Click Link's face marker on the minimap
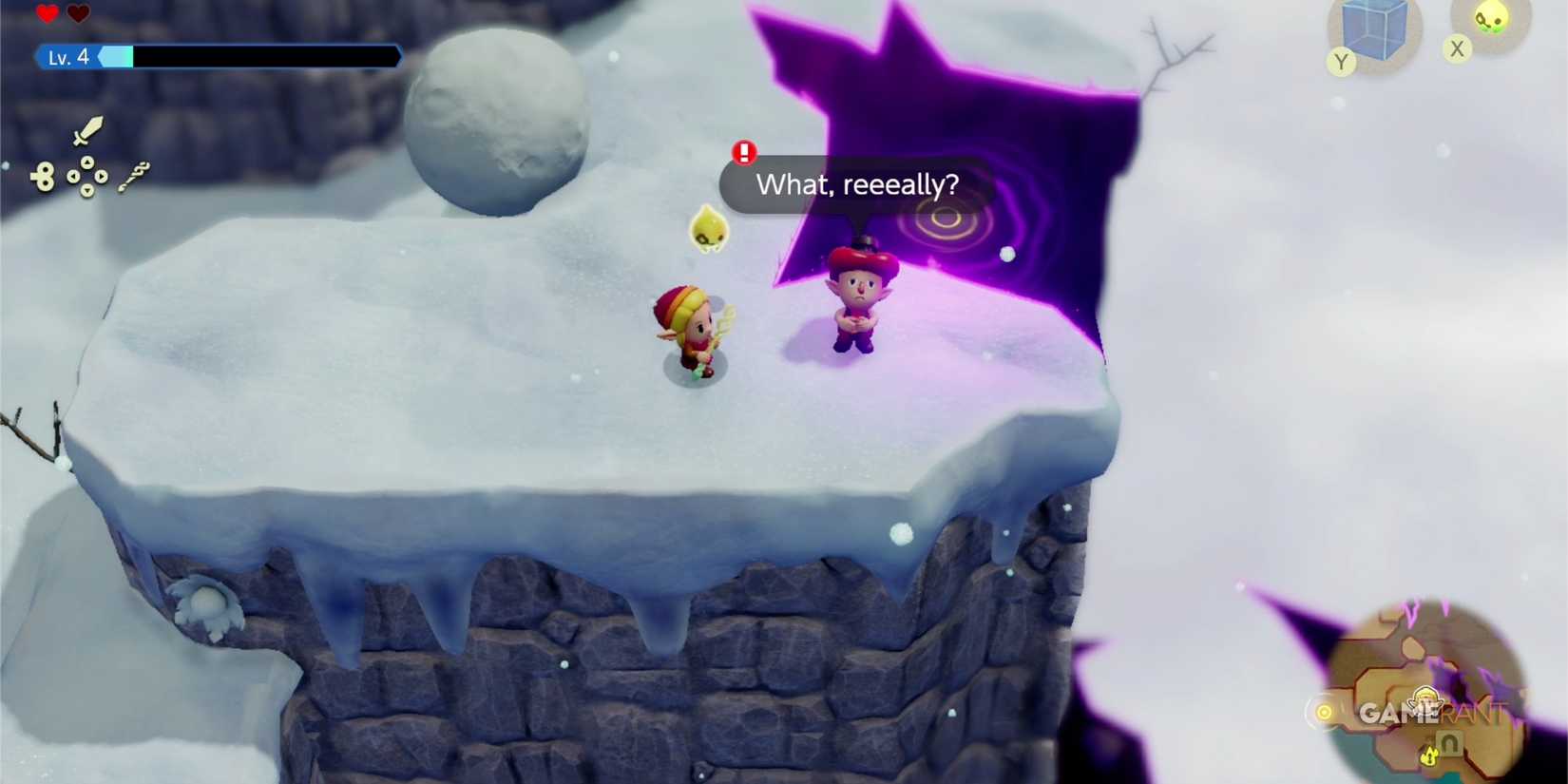The width and height of the screenshot is (1568, 784). point(1425,700)
